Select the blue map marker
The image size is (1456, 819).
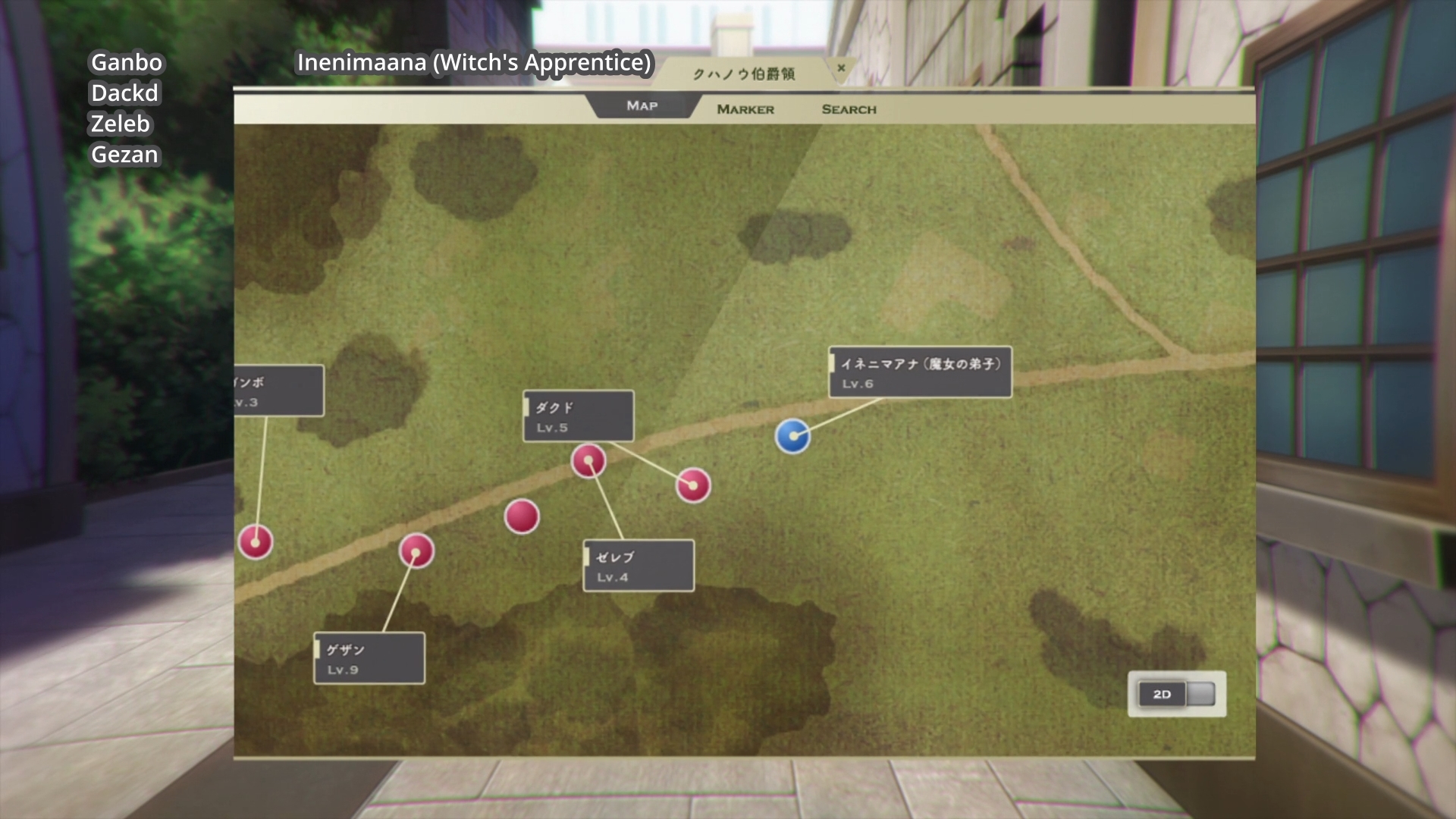pyautogui.click(x=792, y=437)
